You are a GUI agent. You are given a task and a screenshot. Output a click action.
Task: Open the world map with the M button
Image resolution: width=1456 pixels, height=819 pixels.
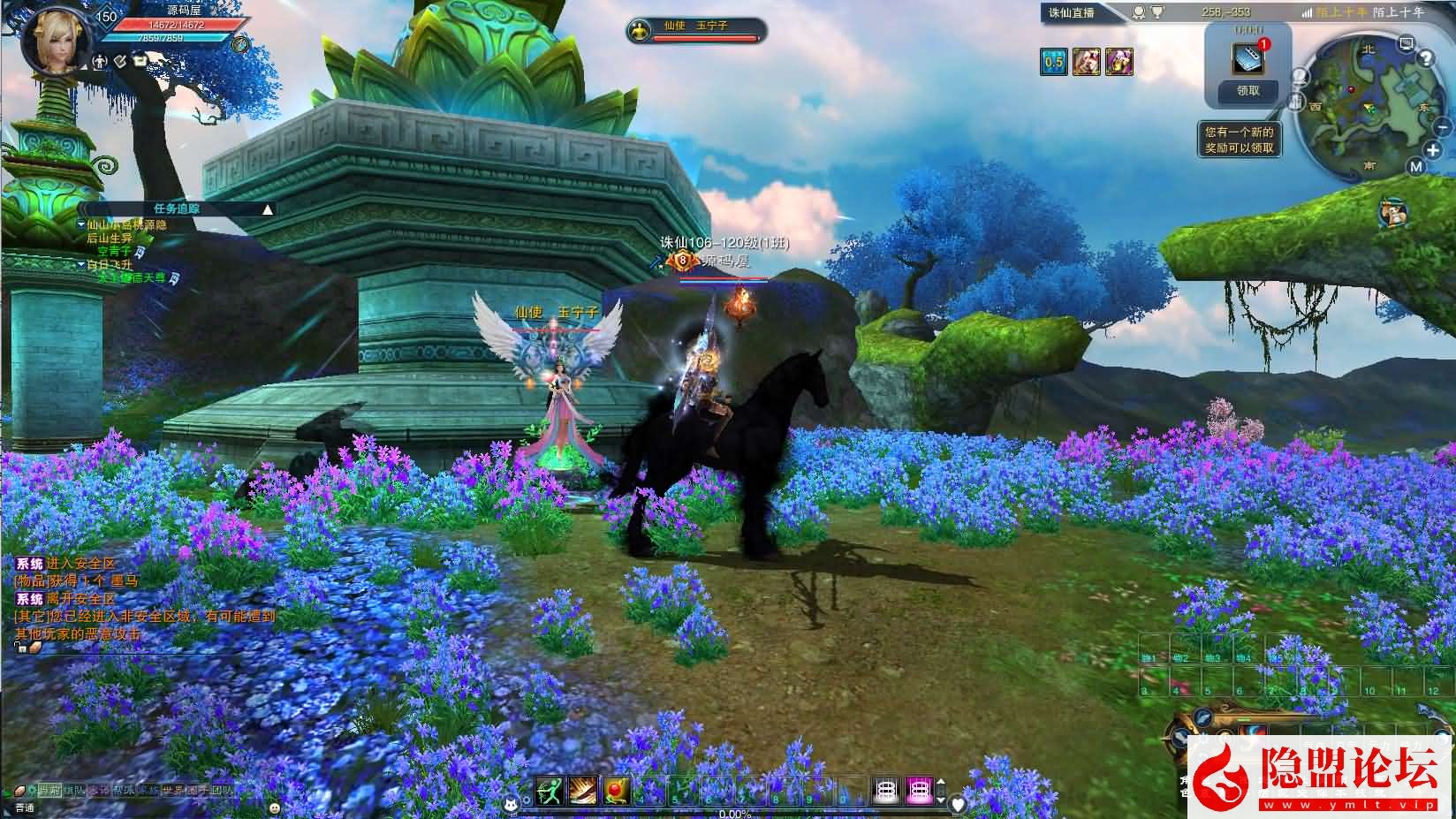pos(1415,166)
